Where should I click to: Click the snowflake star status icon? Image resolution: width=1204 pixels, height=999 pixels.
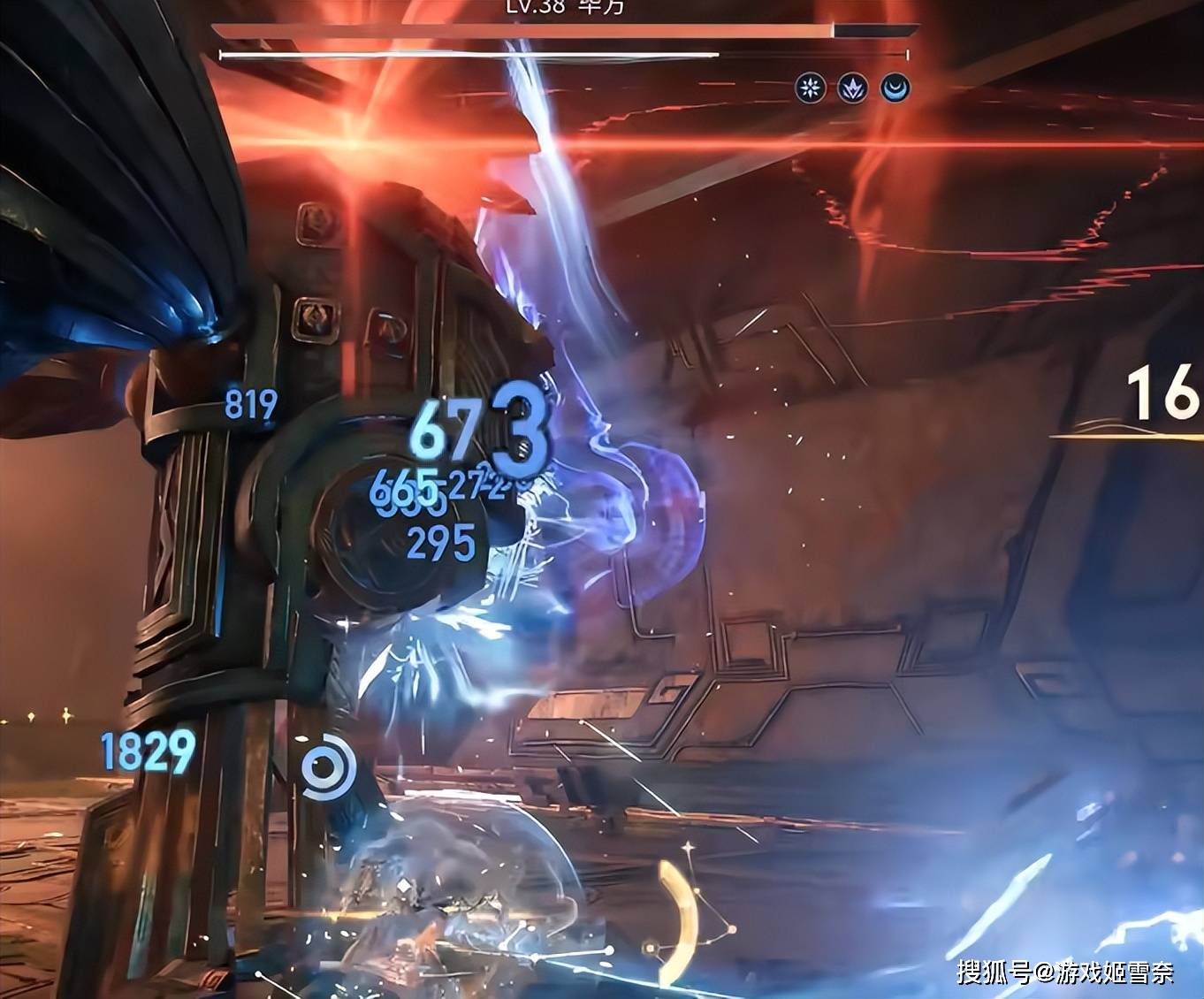pyautogui.click(x=810, y=88)
